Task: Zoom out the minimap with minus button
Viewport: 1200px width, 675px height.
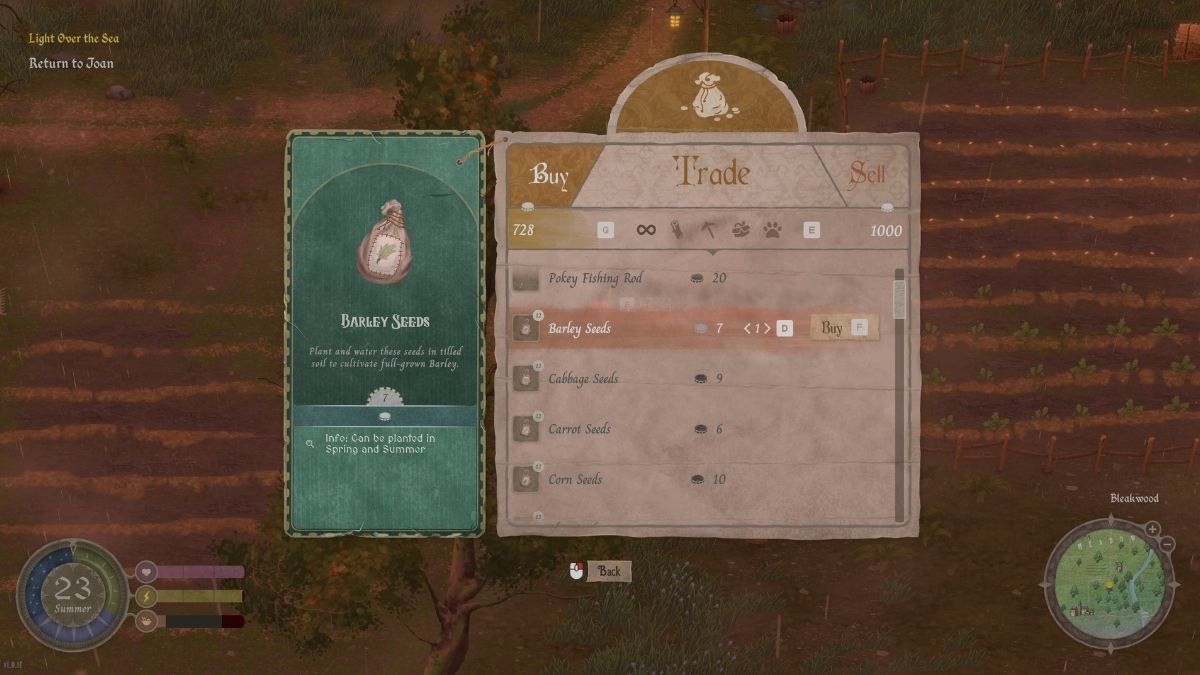Action: tap(1167, 542)
